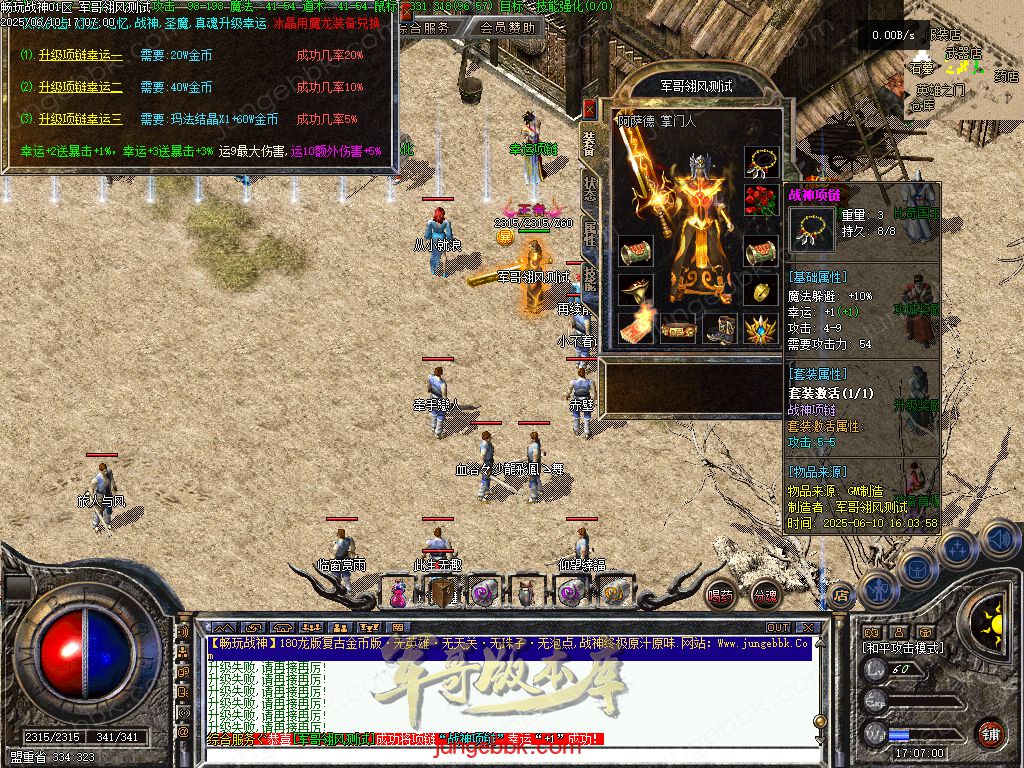Open the 综合服务 menu button
The image size is (1024, 768).
[x=424, y=28]
